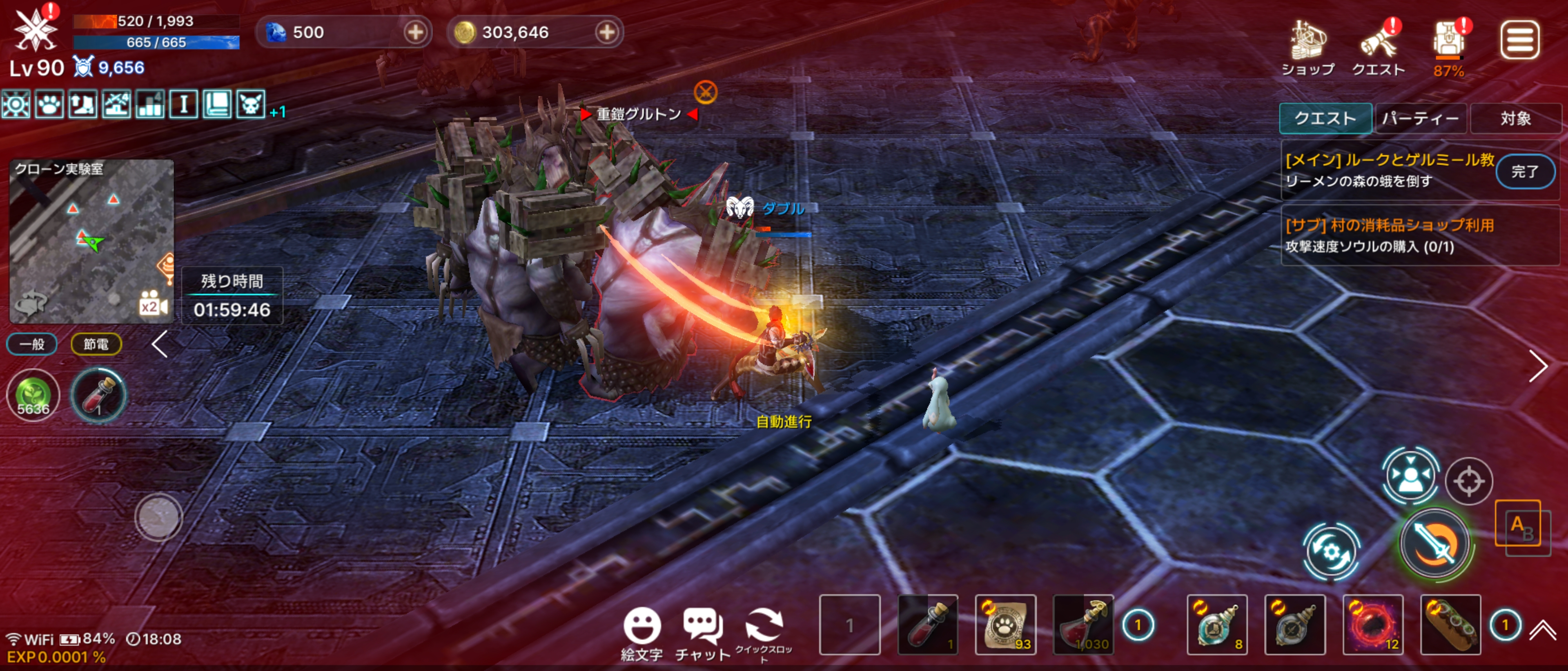Open the hamburger main menu

pos(1519,40)
